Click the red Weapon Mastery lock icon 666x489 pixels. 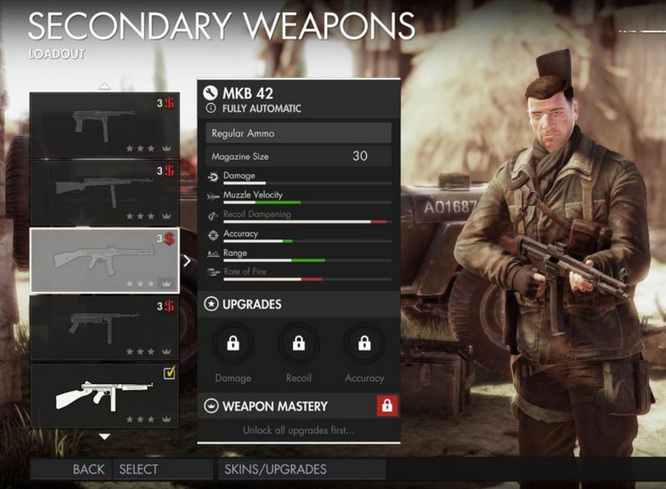[386, 406]
